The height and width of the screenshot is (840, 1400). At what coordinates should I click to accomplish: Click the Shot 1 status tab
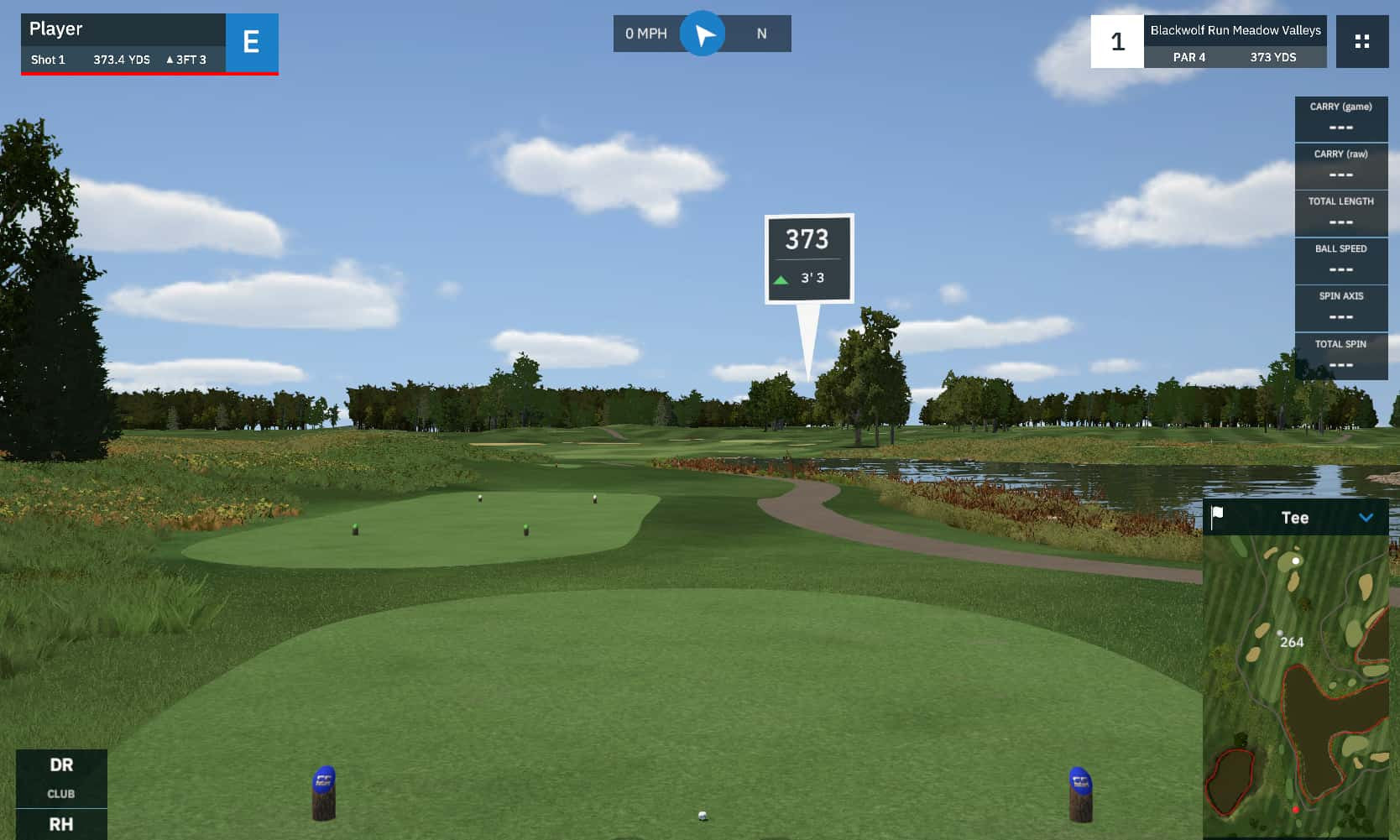tap(48, 60)
